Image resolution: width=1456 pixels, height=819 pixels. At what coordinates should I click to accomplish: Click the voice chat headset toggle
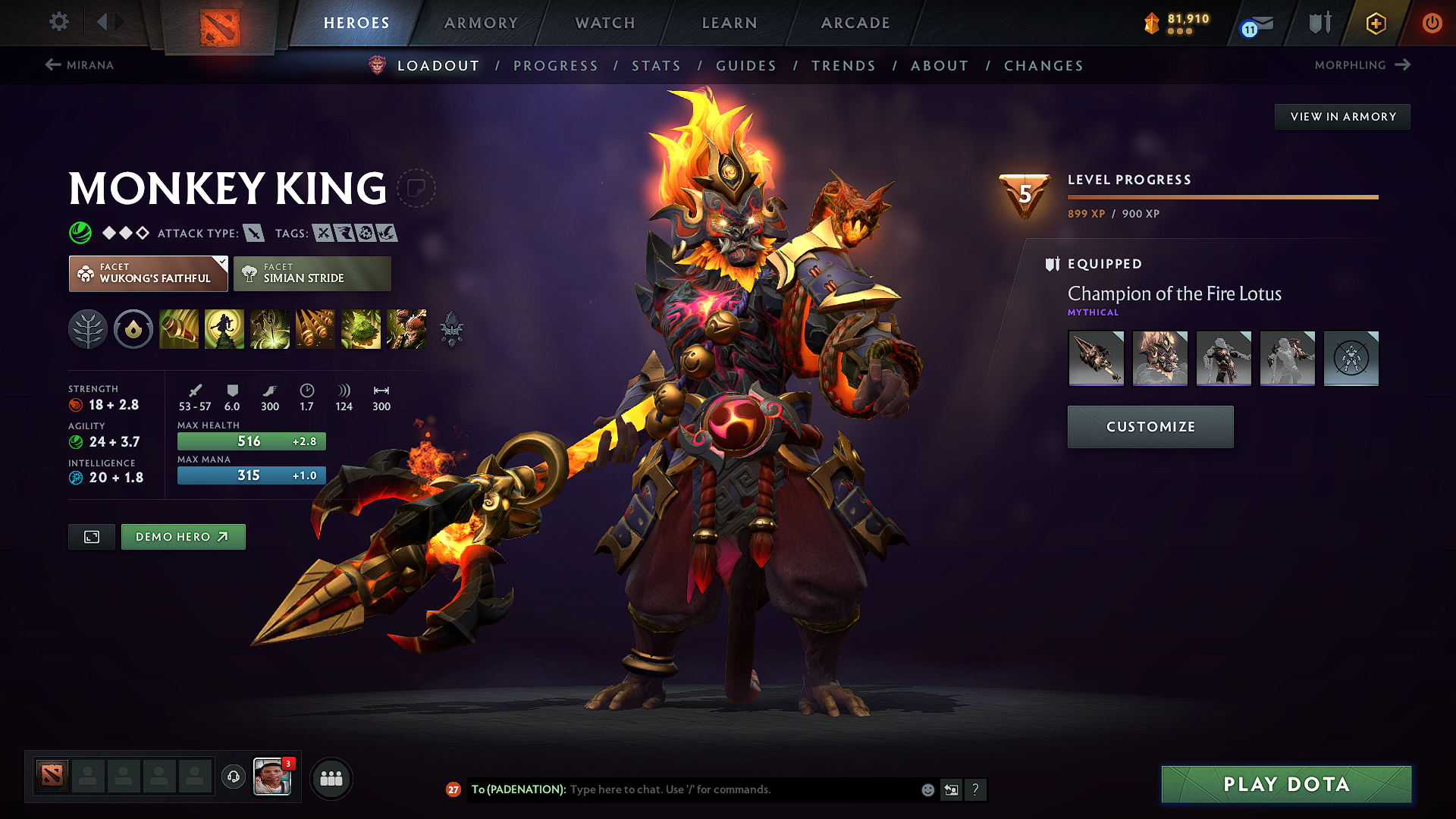pos(233,777)
